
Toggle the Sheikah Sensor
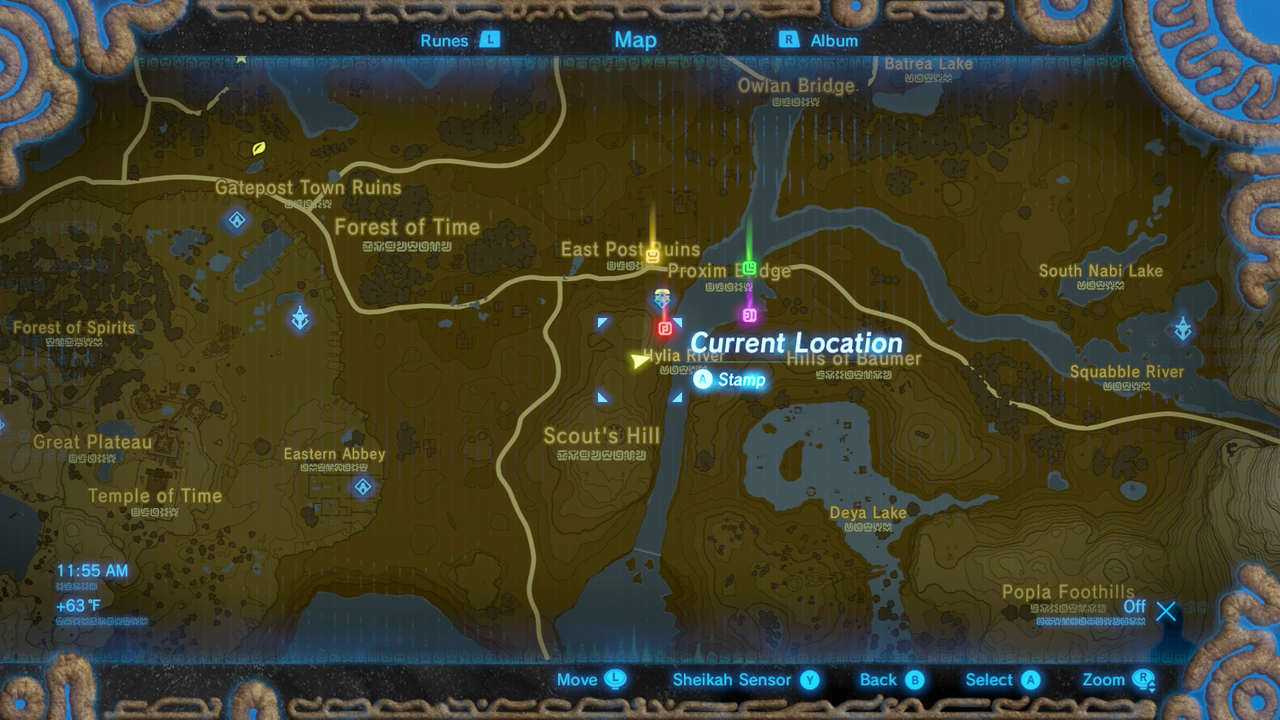coord(744,679)
